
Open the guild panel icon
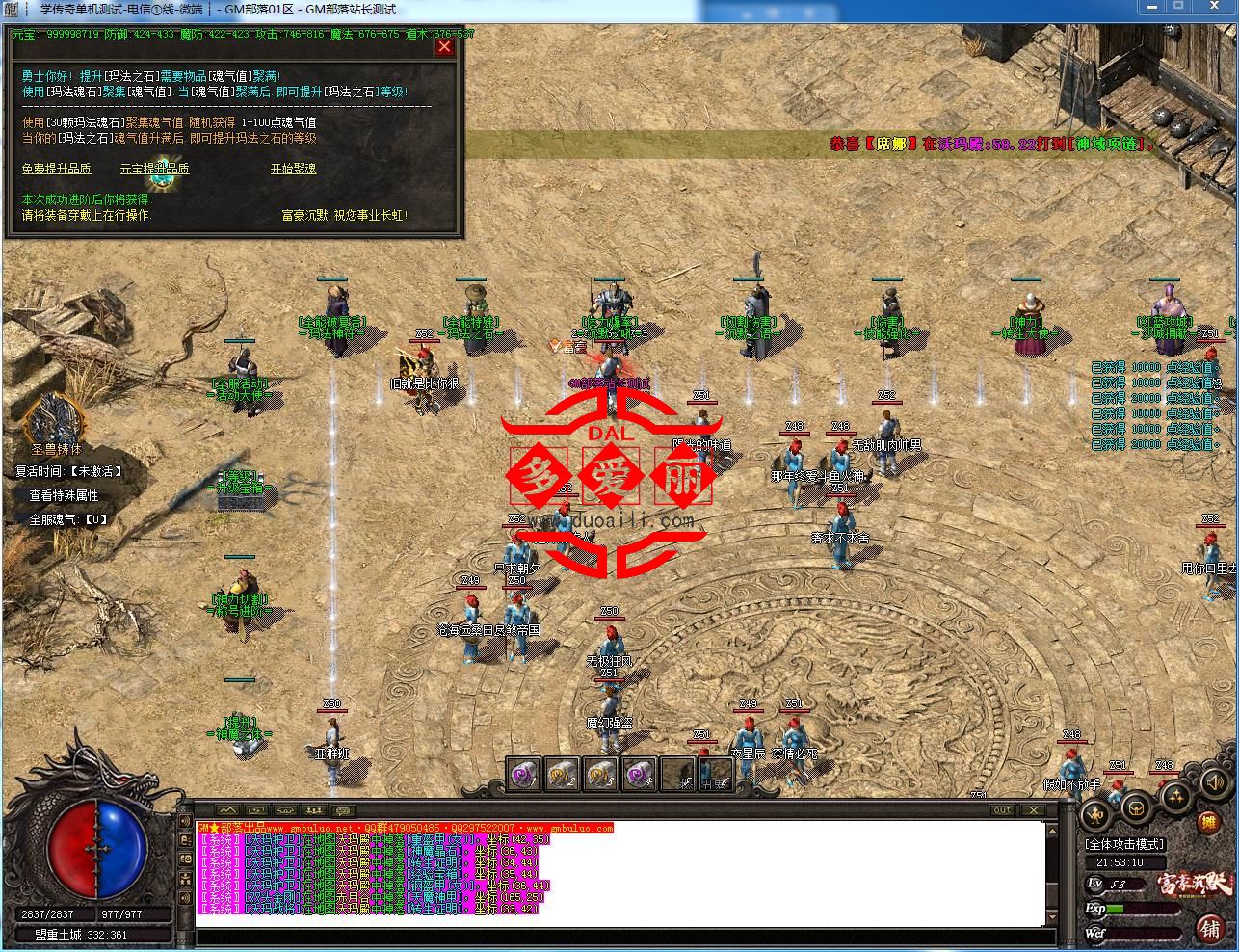(1136, 808)
